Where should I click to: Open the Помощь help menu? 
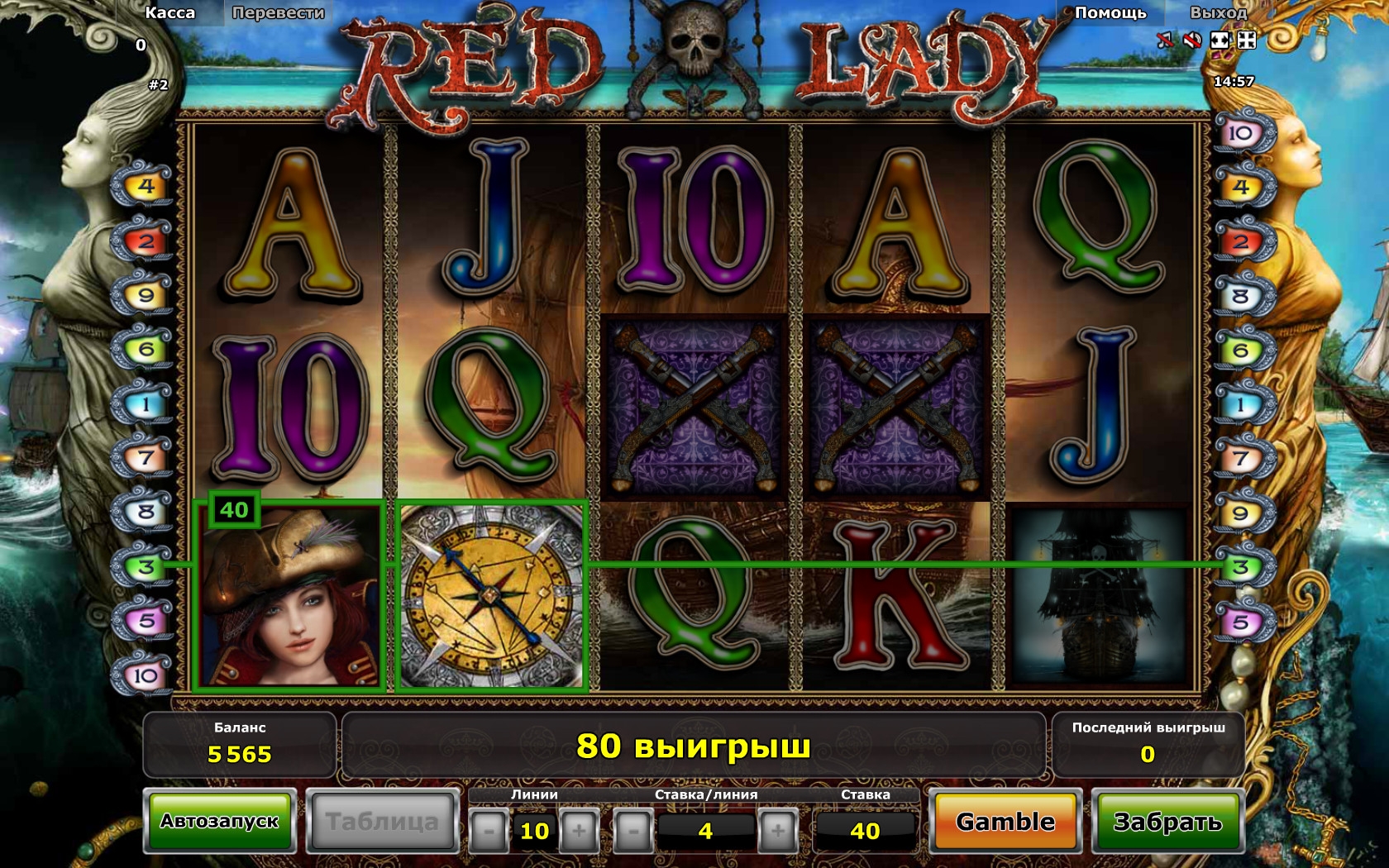(x=1110, y=13)
